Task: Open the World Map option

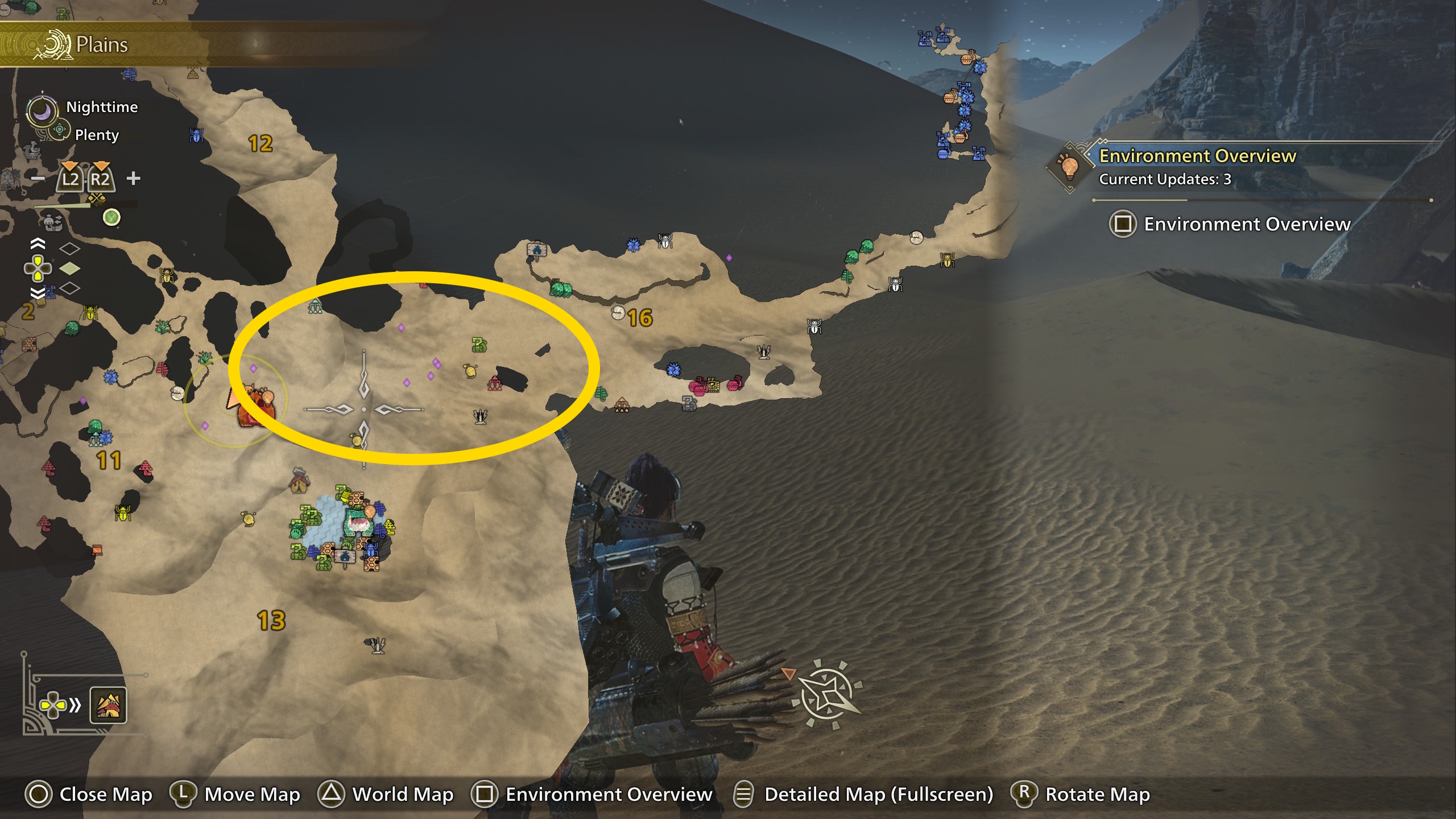Action: pos(387,794)
